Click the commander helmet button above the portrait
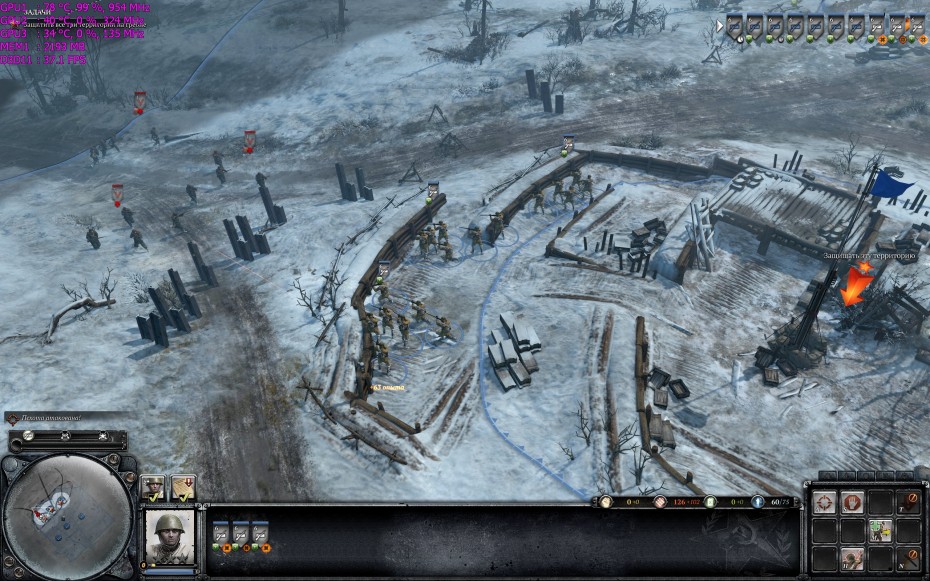Viewport: 930px width, 581px height. tap(152, 487)
